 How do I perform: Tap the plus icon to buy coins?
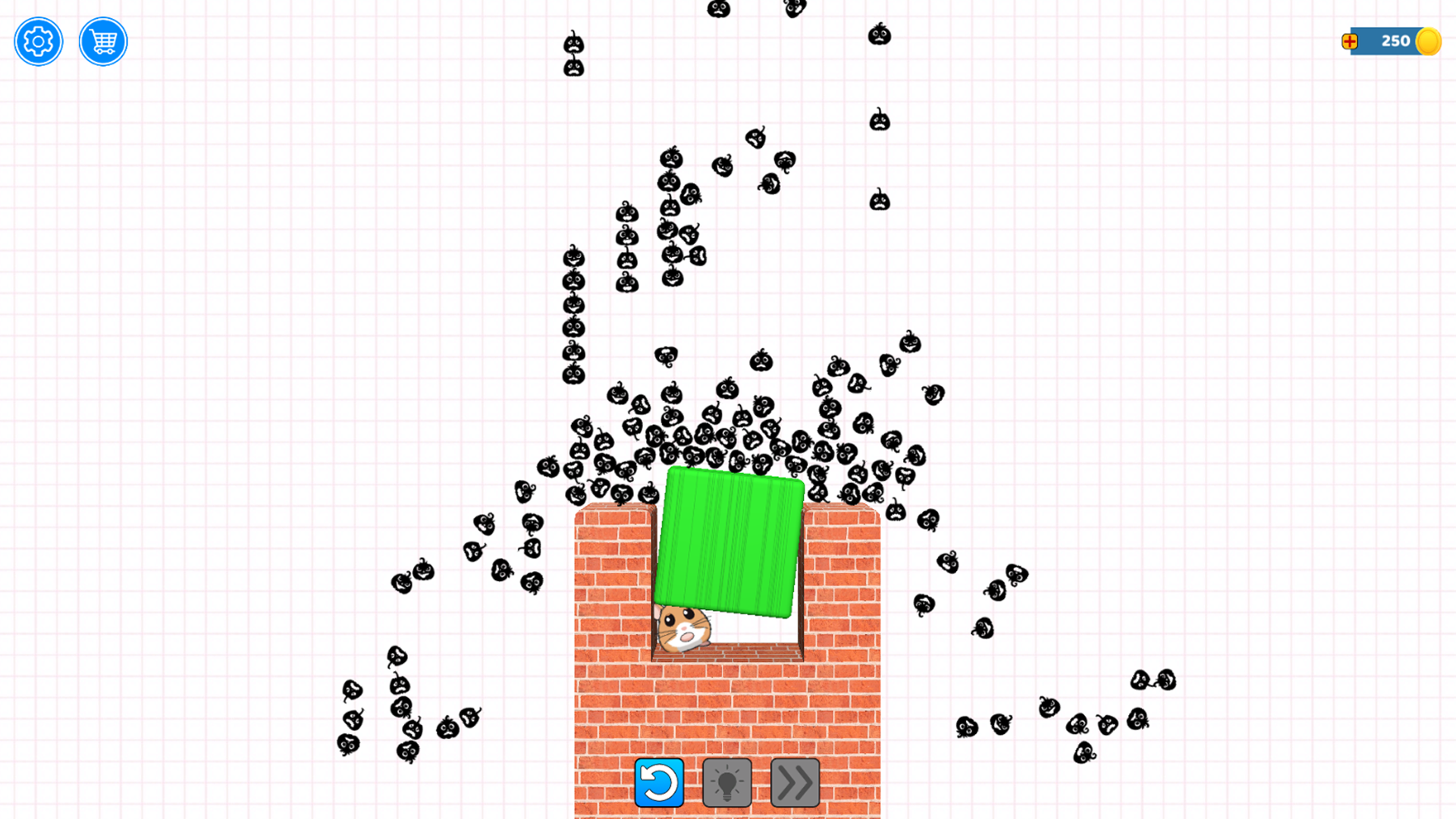tap(1351, 42)
